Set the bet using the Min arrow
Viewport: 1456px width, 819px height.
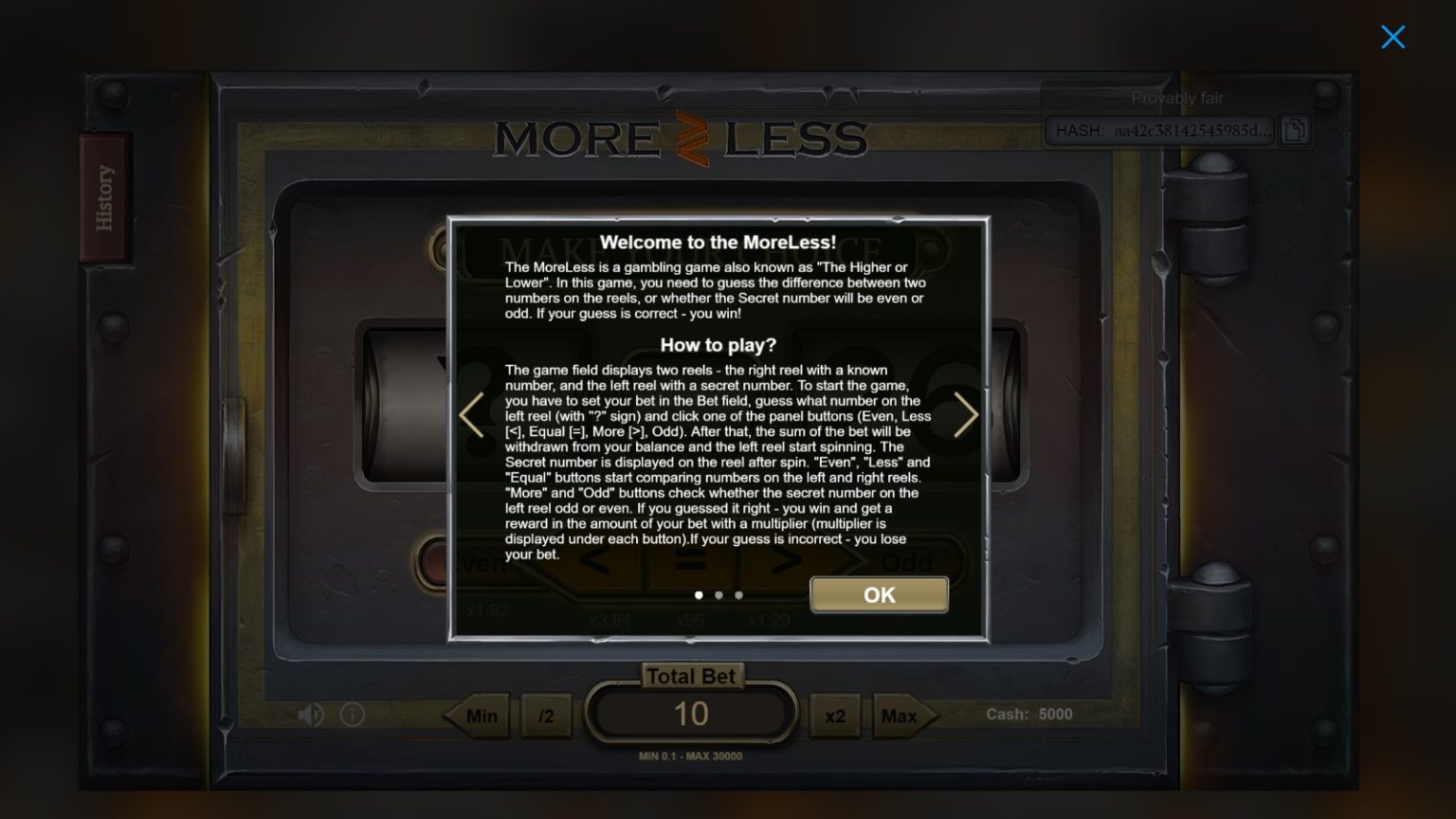pos(479,716)
